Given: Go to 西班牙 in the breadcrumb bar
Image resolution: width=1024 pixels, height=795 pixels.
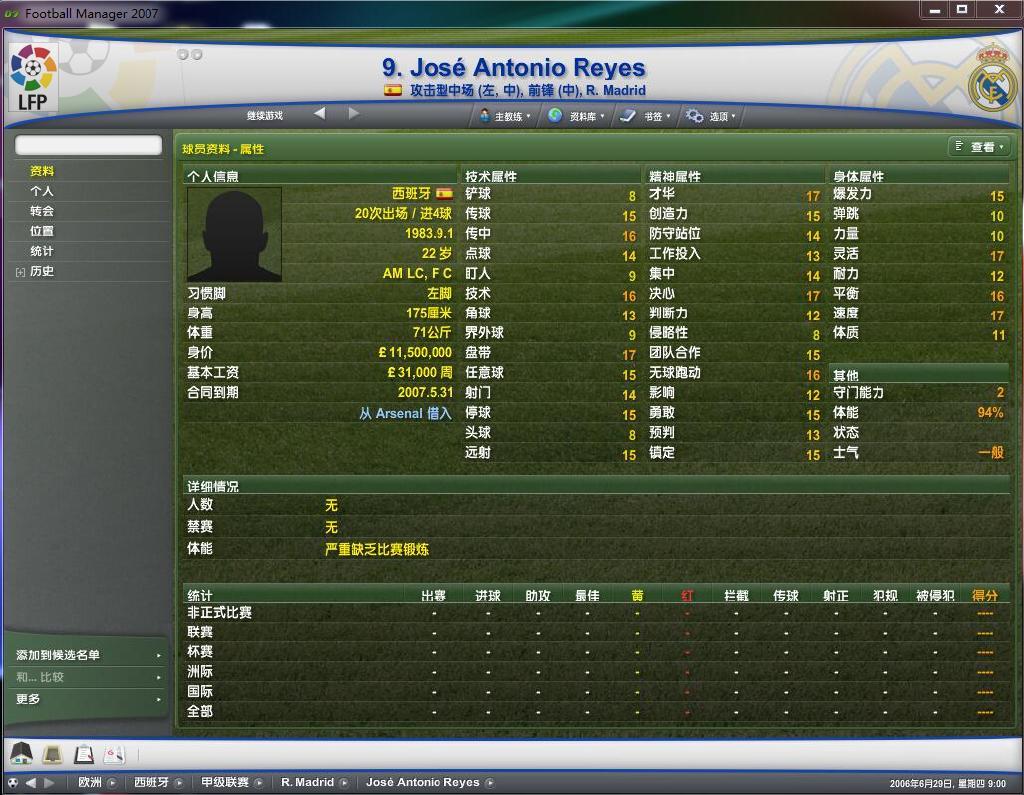Looking at the screenshot, I should (152, 782).
